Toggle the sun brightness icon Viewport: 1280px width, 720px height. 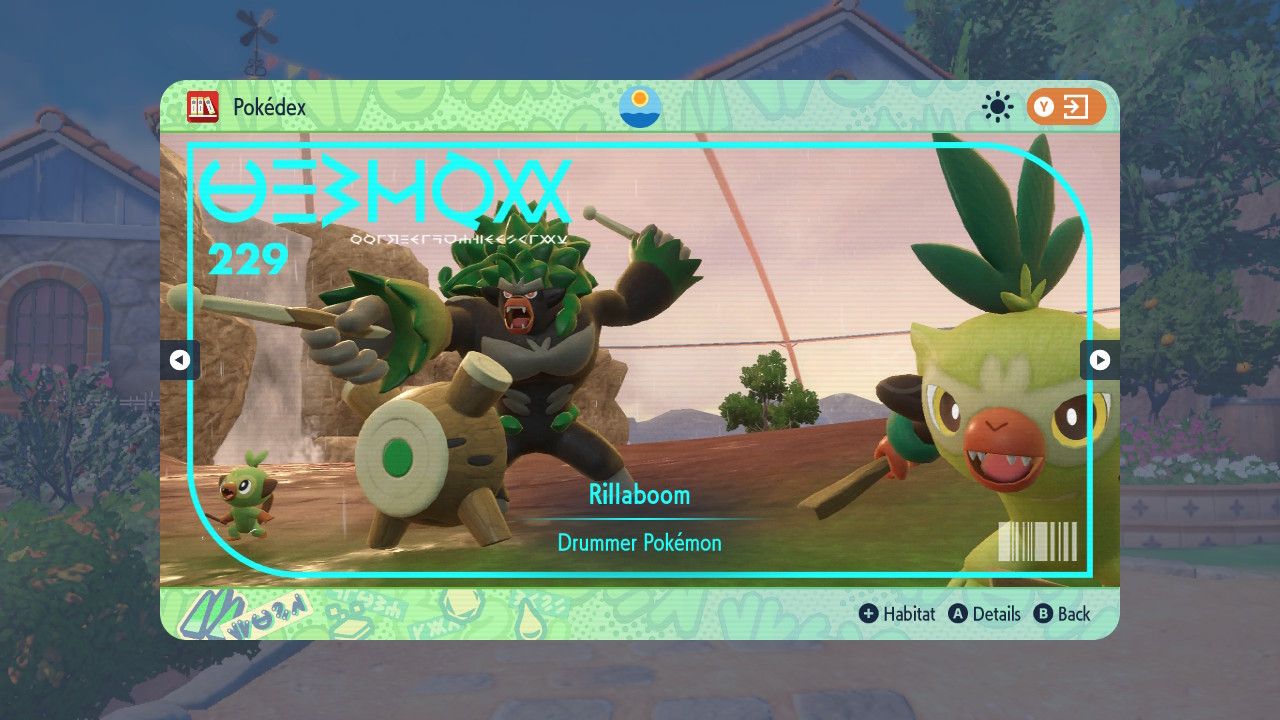coord(997,107)
